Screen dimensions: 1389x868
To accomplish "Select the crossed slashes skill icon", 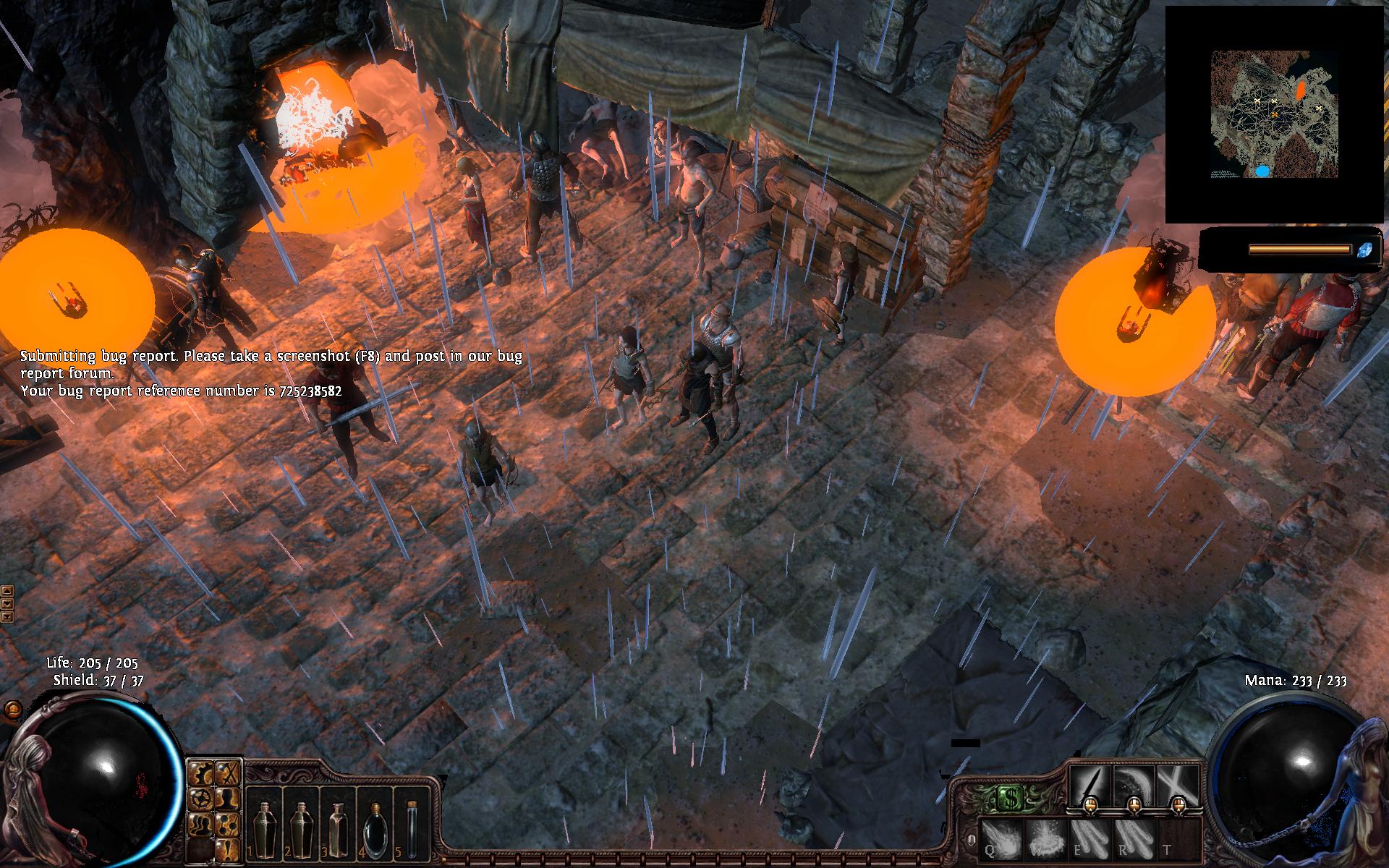I will pyautogui.click(x=1176, y=784).
